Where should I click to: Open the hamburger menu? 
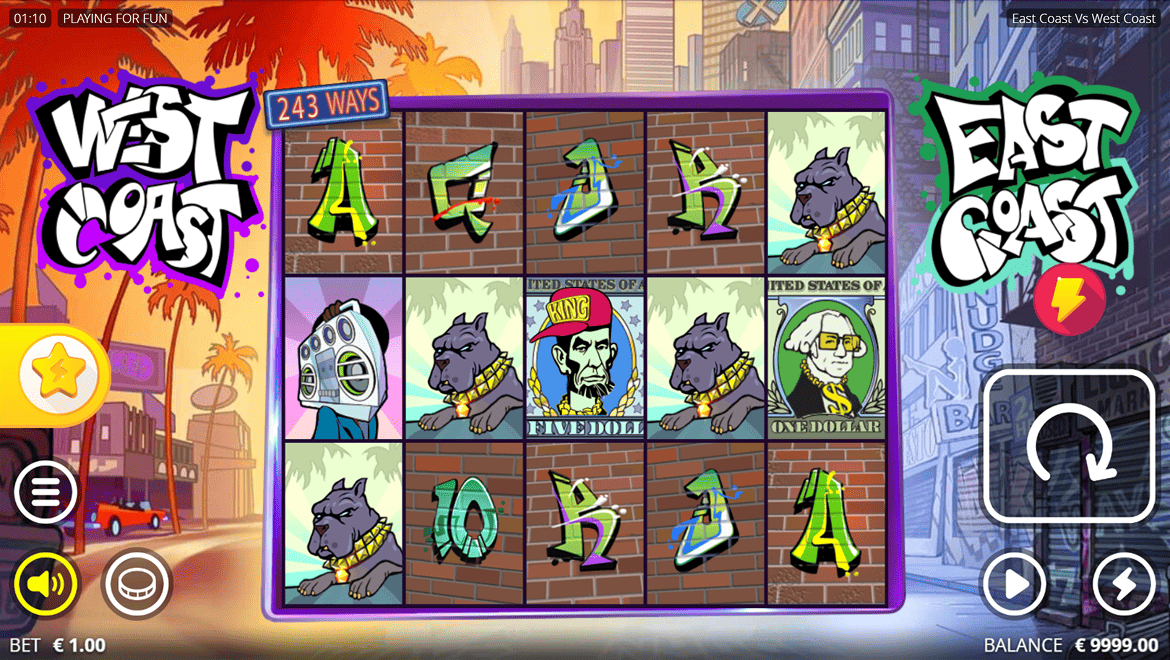coord(46,492)
